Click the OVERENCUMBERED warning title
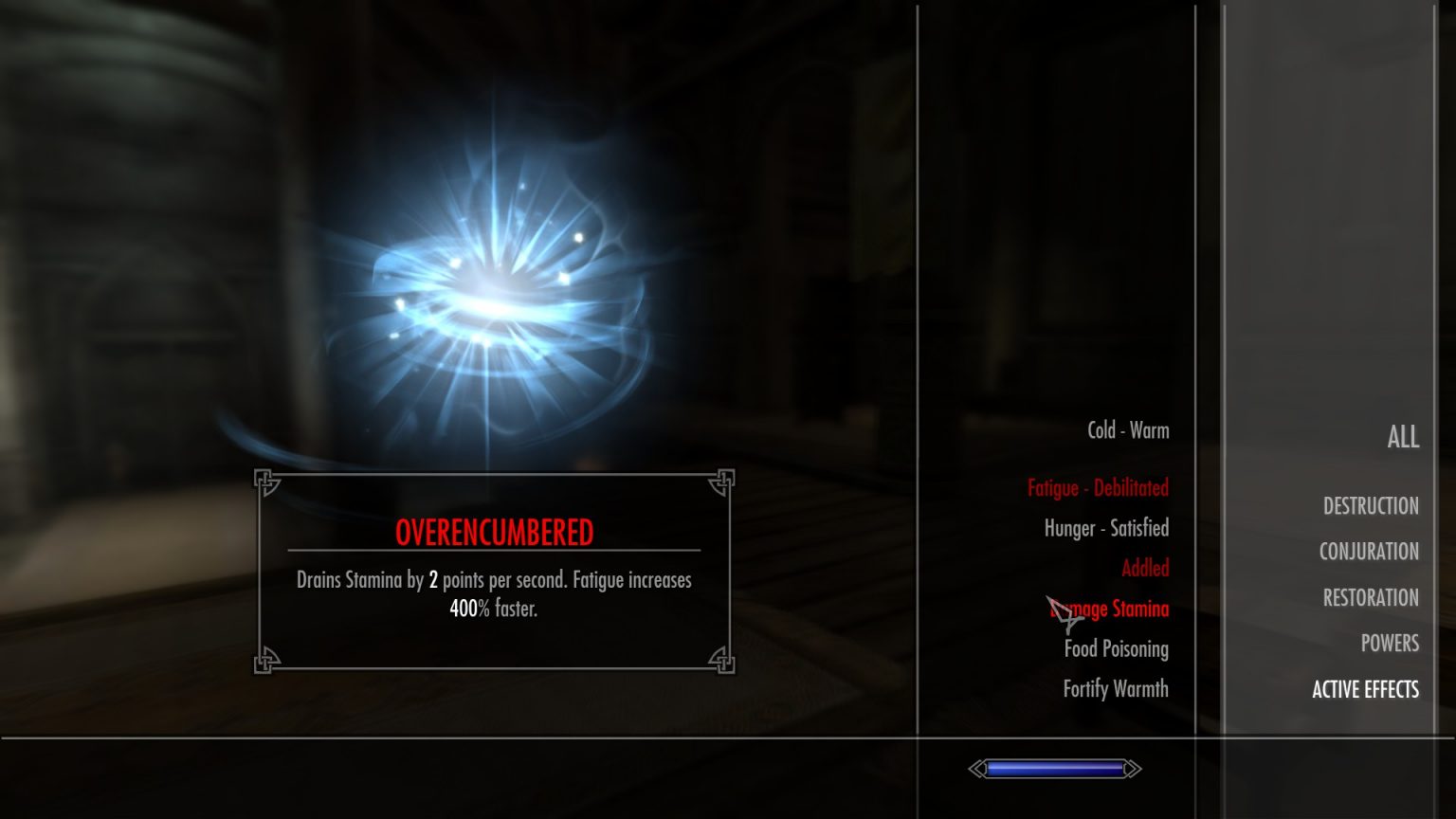 (x=495, y=532)
